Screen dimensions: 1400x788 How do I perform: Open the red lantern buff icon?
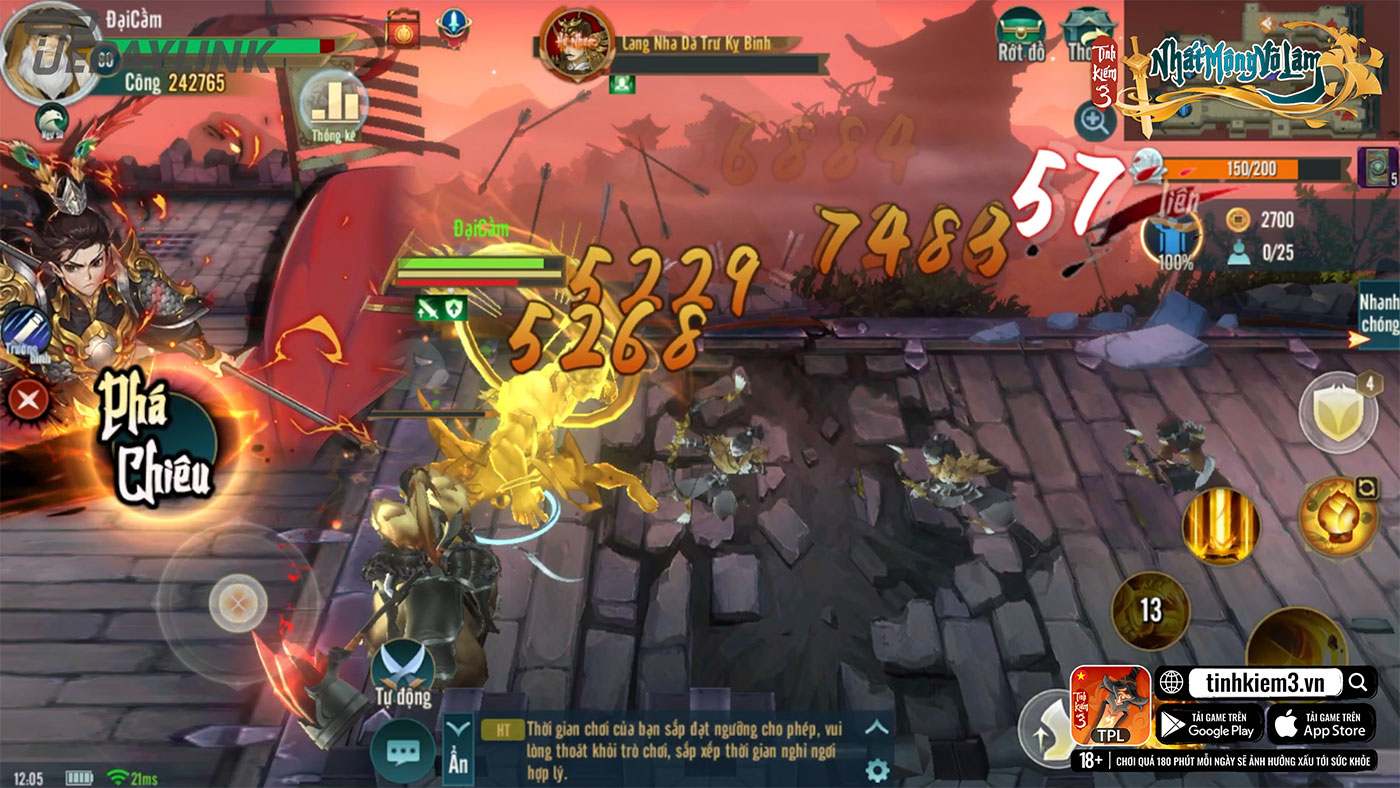click(402, 28)
